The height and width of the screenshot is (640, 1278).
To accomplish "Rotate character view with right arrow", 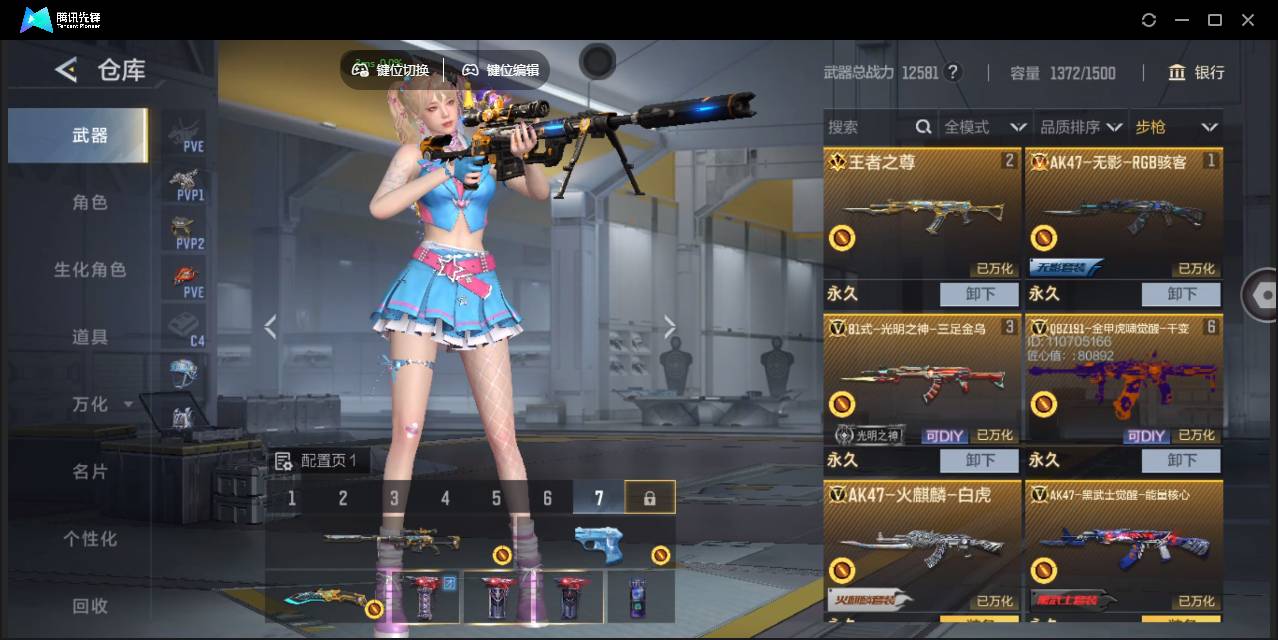I will pos(669,327).
